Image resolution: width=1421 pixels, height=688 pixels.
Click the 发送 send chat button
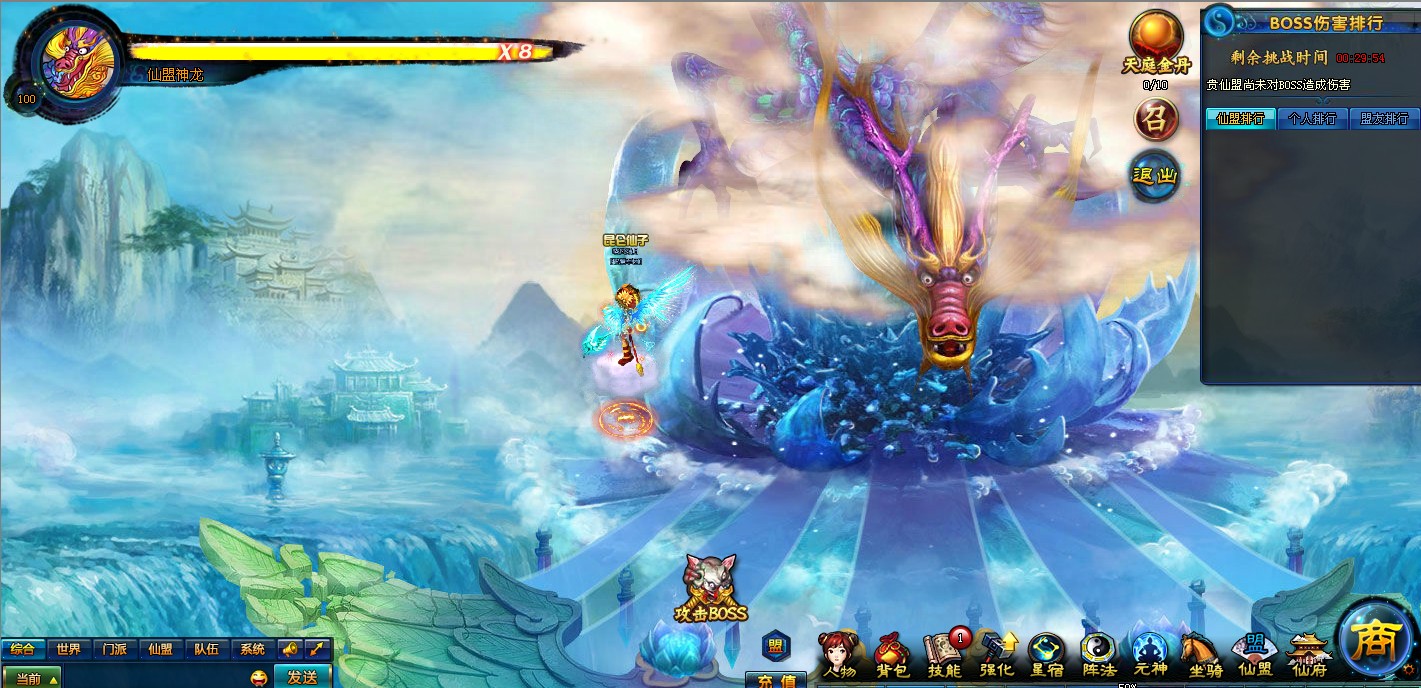(x=302, y=677)
